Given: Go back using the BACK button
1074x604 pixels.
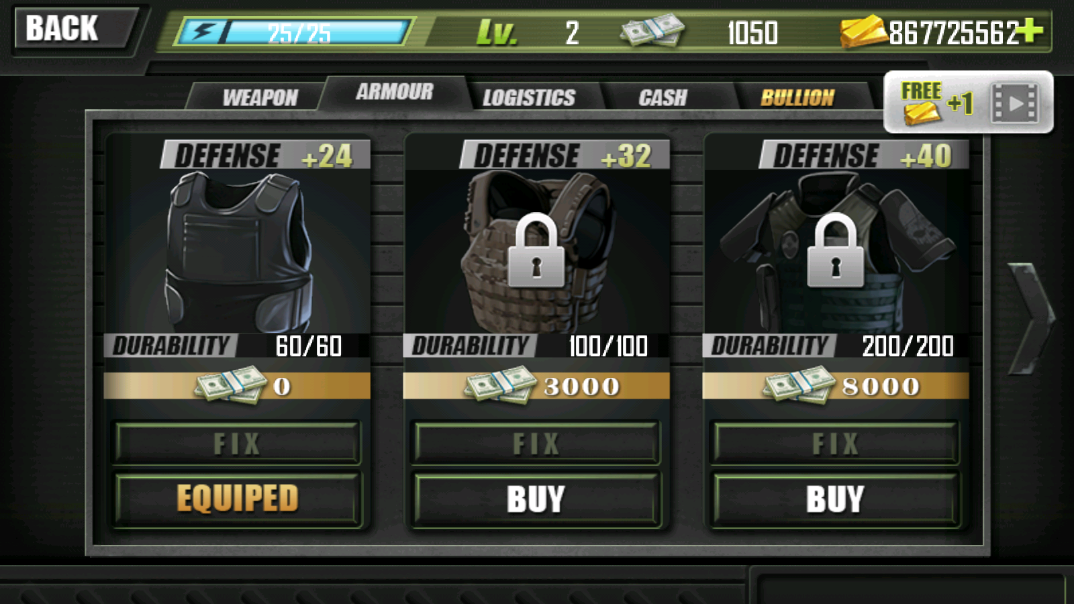Looking at the screenshot, I should (x=68, y=28).
